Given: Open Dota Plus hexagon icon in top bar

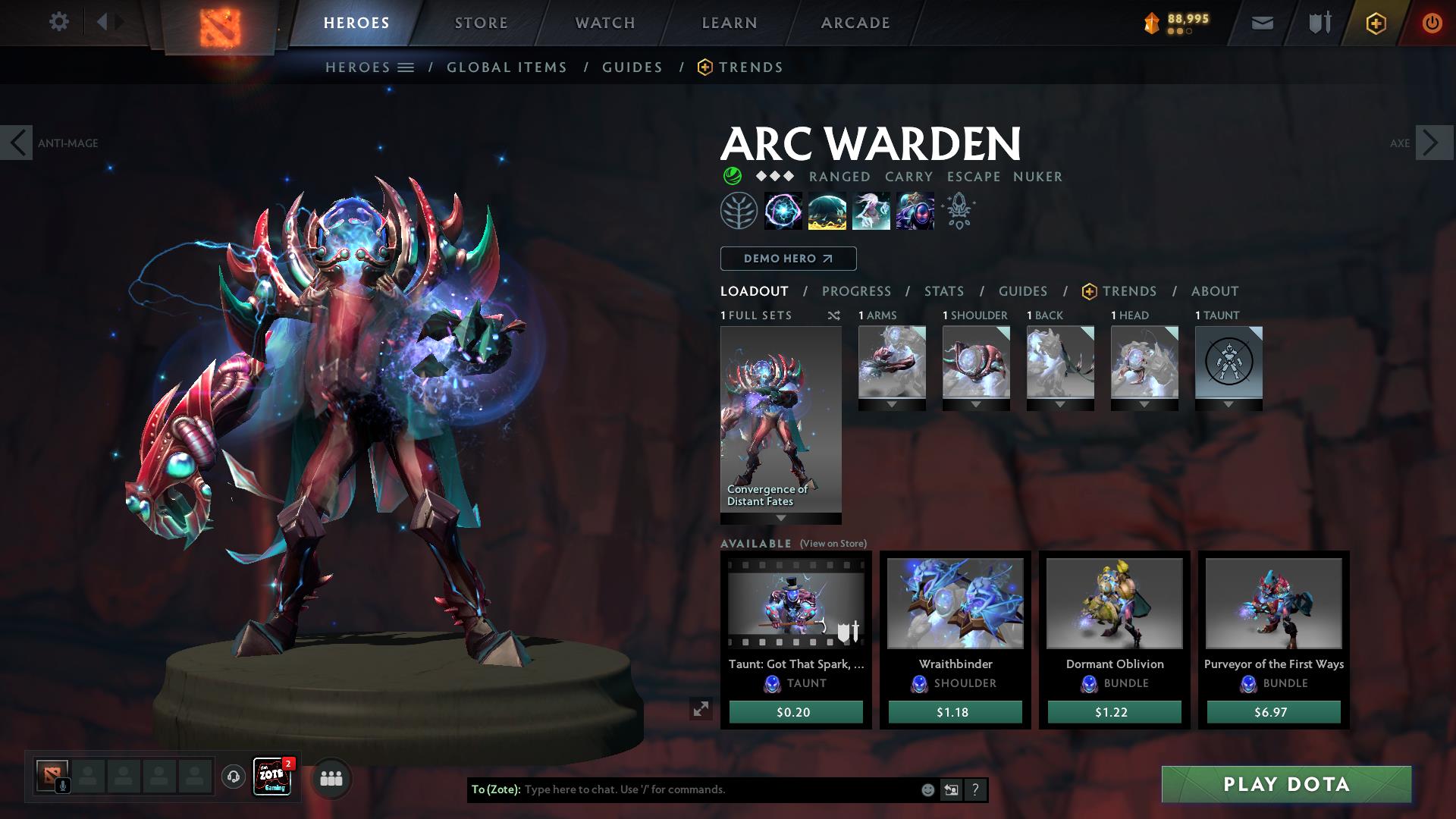Looking at the screenshot, I should (1375, 22).
